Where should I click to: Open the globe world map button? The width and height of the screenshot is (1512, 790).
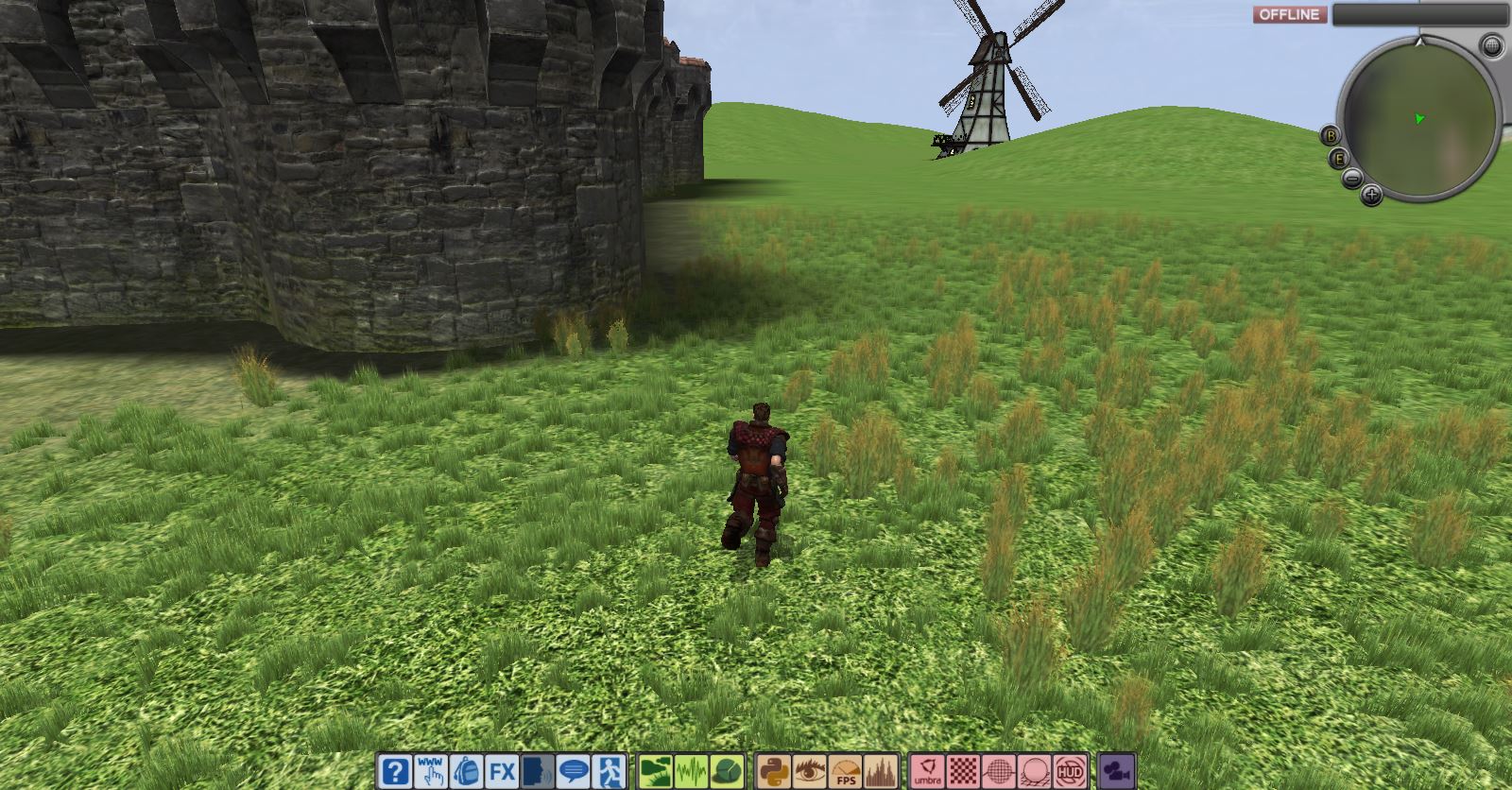(x=1491, y=45)
